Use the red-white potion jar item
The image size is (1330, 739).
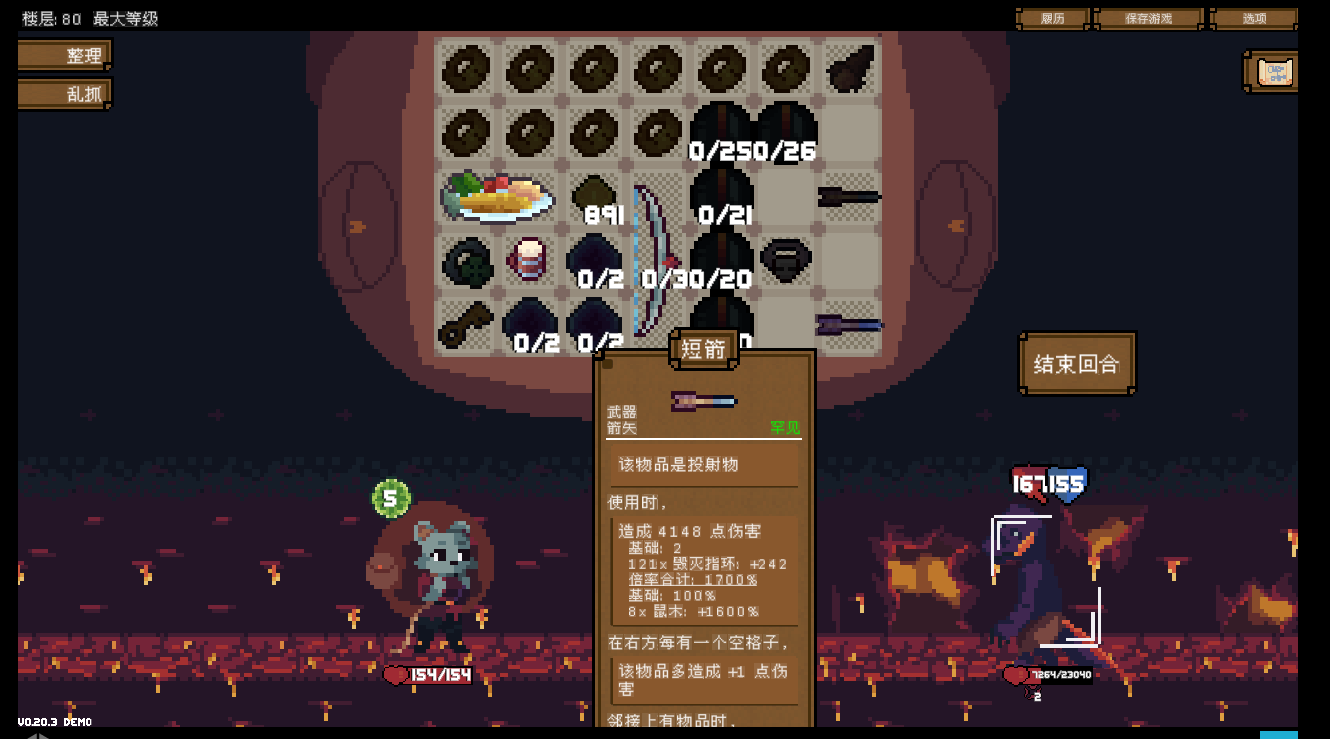pyautogui.click(x=529, y=259)
